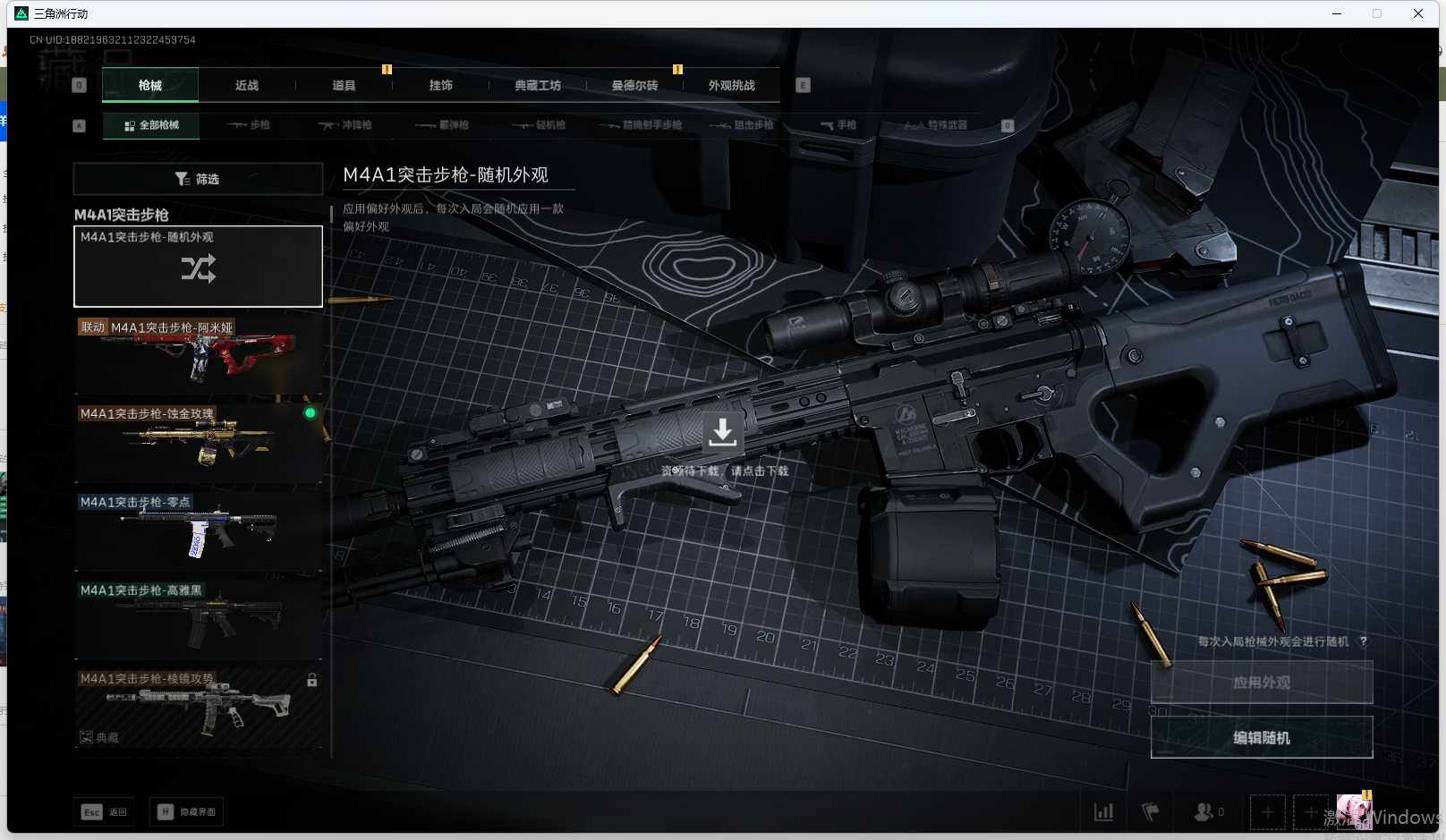Viewport: 1446px width, 840px height.
Task: Switch to the 近战 melee tab
Action: click(247, 86)
